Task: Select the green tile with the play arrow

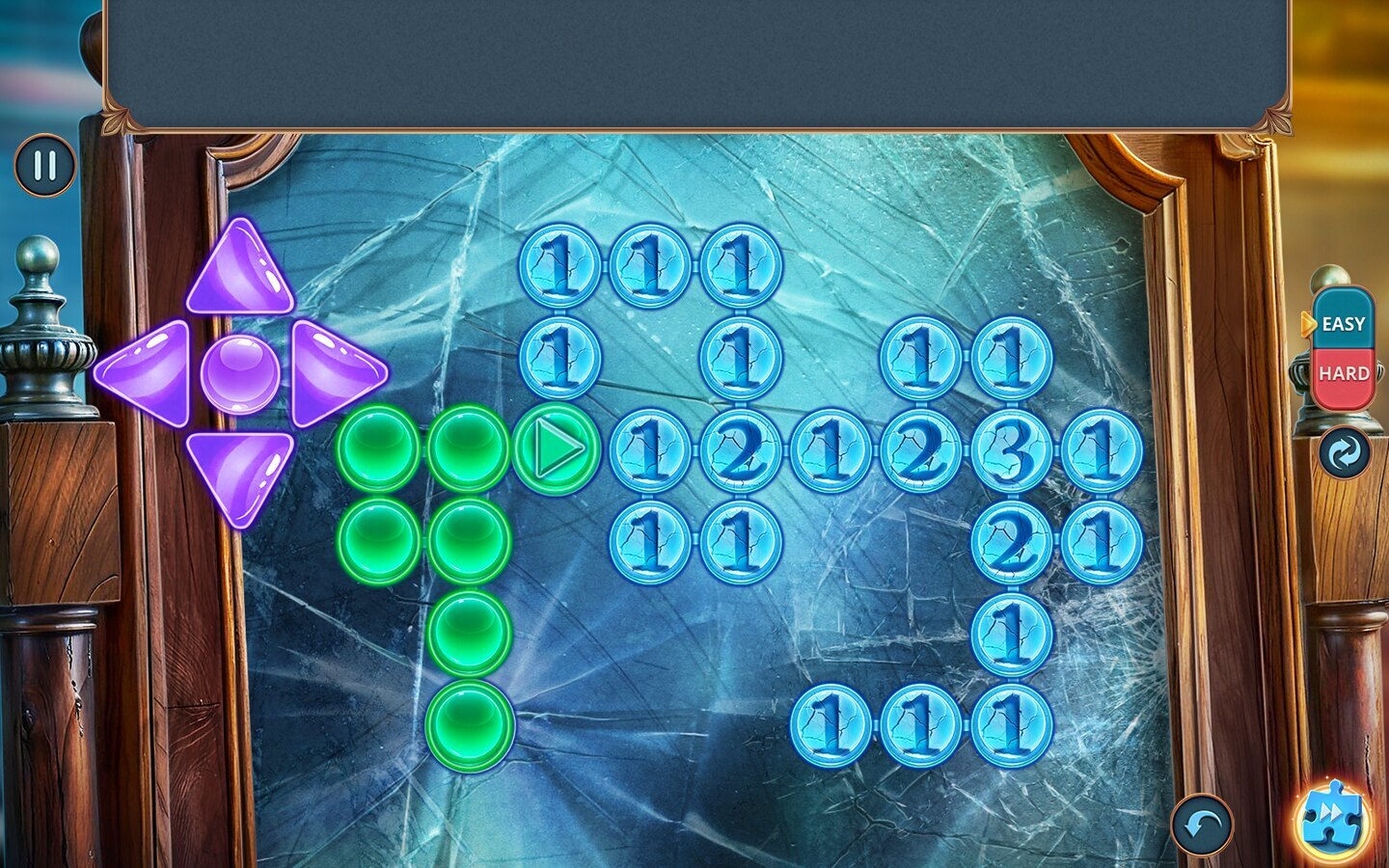Action: click(x=557, y=449)
